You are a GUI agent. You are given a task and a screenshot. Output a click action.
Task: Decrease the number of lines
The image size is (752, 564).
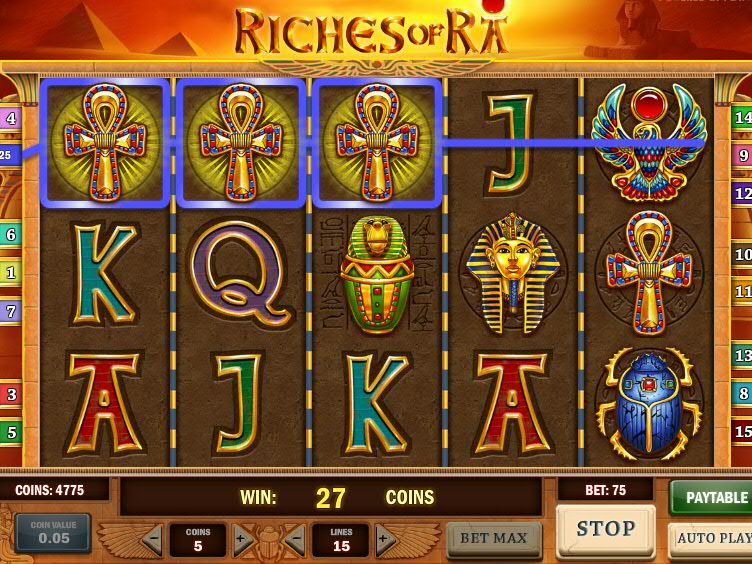(x=294, y=540)
